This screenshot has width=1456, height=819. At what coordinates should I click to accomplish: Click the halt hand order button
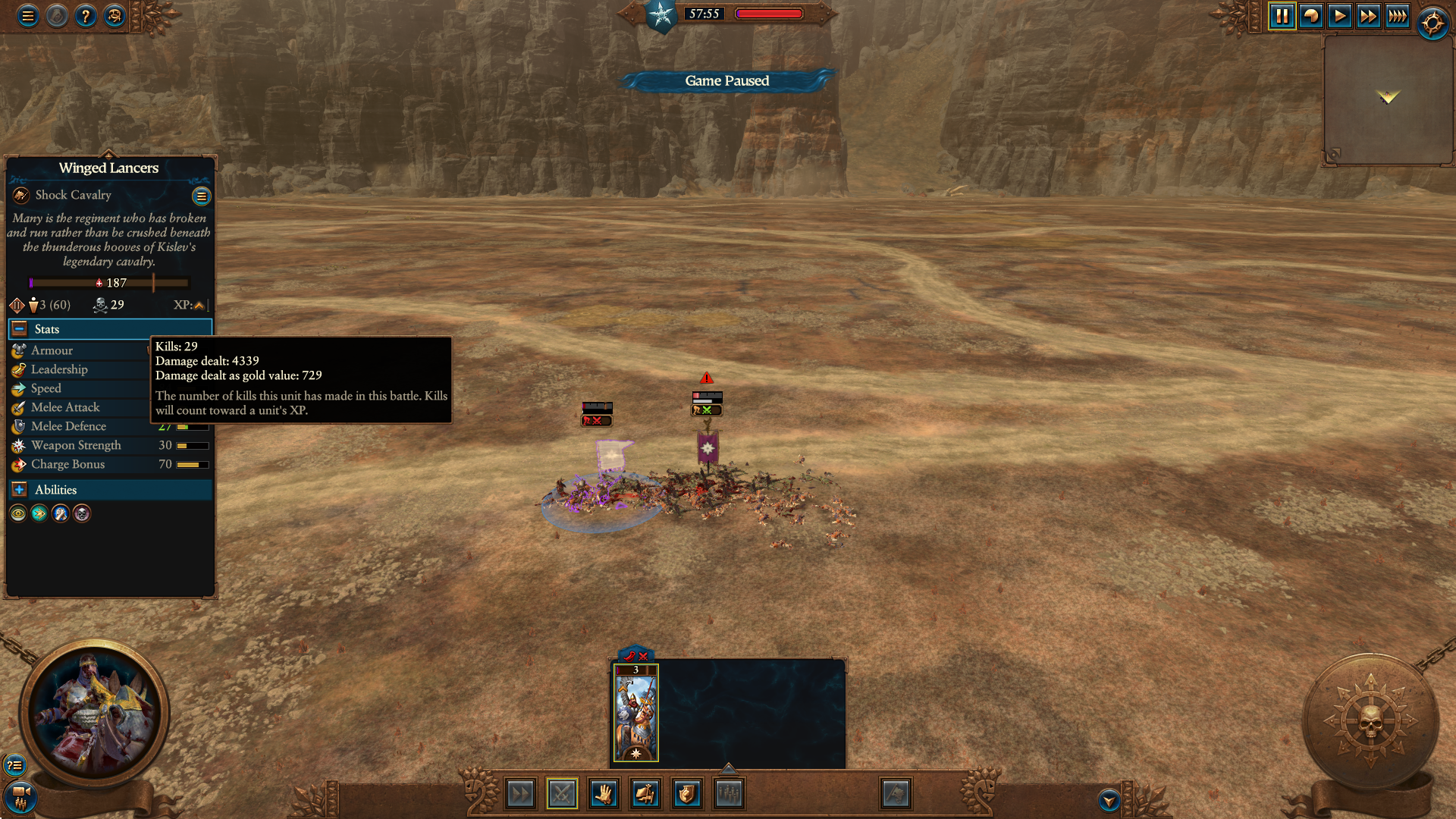604,794
